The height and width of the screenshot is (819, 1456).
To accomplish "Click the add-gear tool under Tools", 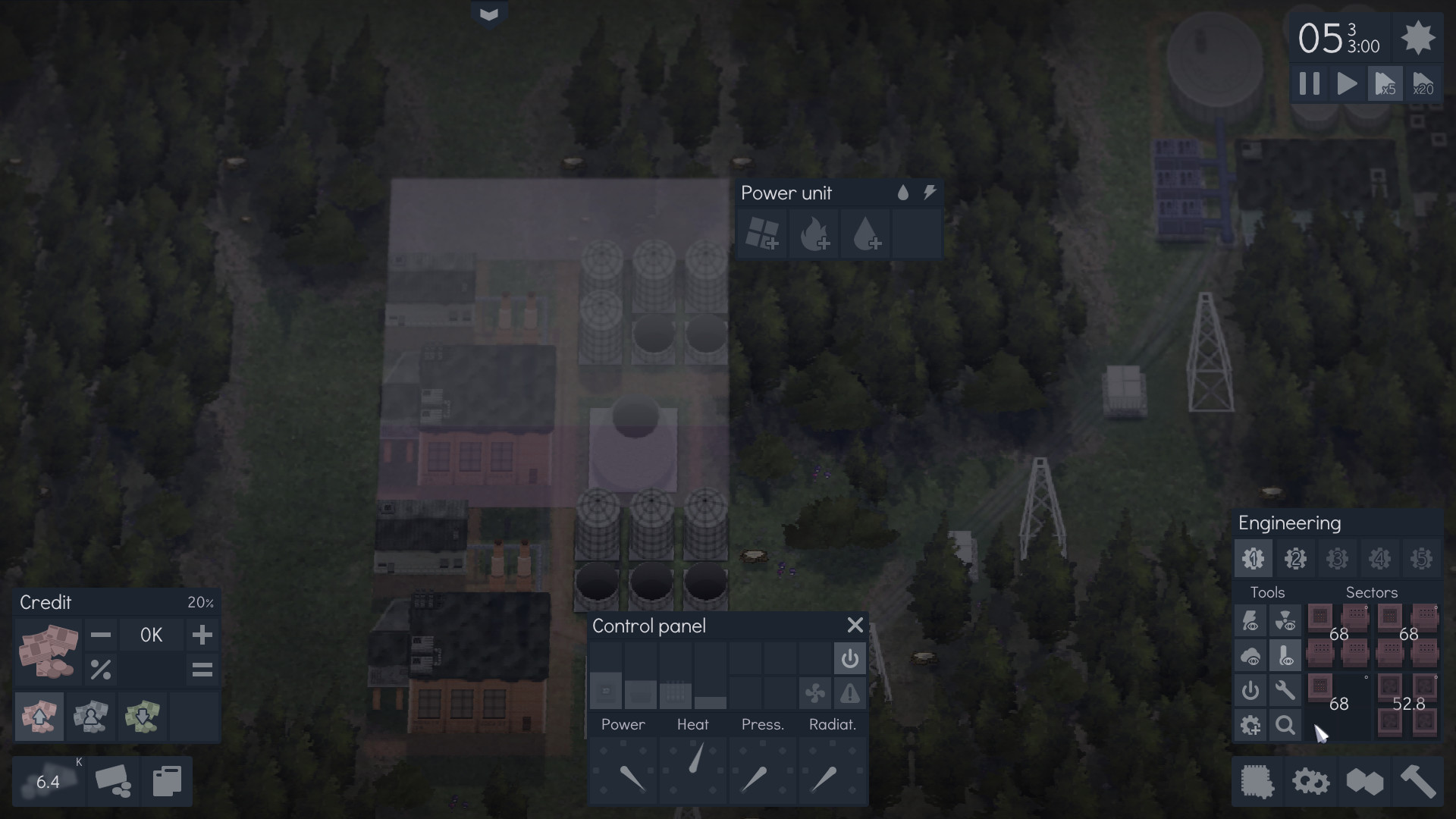I will (x=1251, y=725).
